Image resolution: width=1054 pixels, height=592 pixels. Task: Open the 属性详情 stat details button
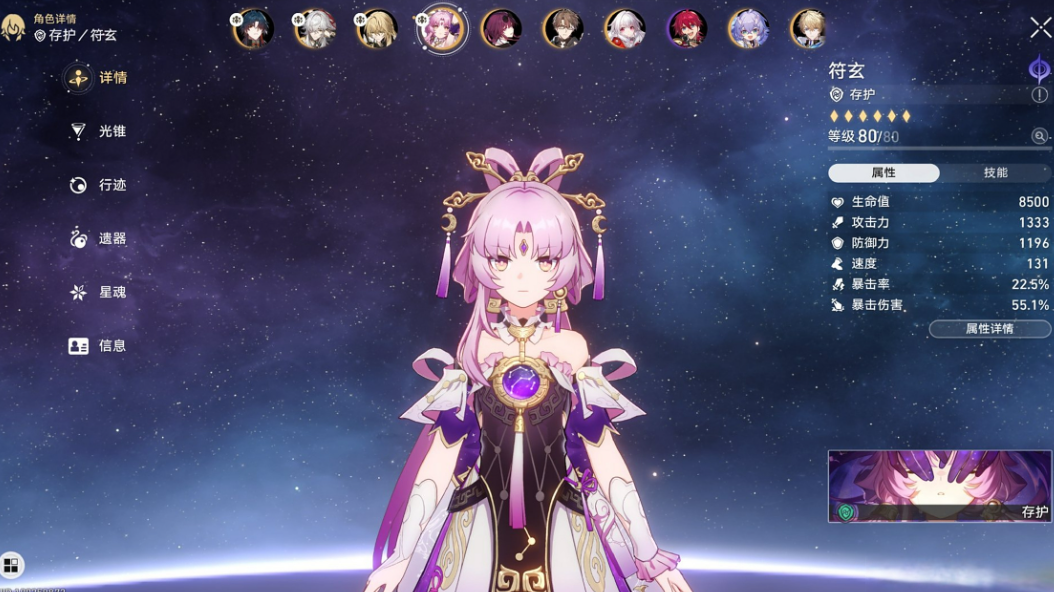click(x=989, y=329)
